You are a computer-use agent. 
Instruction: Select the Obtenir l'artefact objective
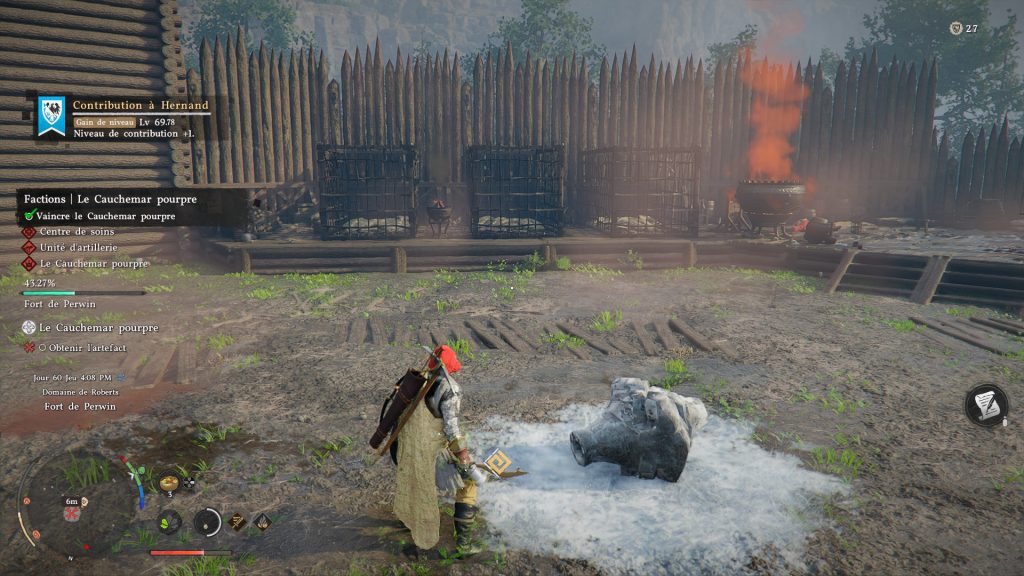[90, 347]
